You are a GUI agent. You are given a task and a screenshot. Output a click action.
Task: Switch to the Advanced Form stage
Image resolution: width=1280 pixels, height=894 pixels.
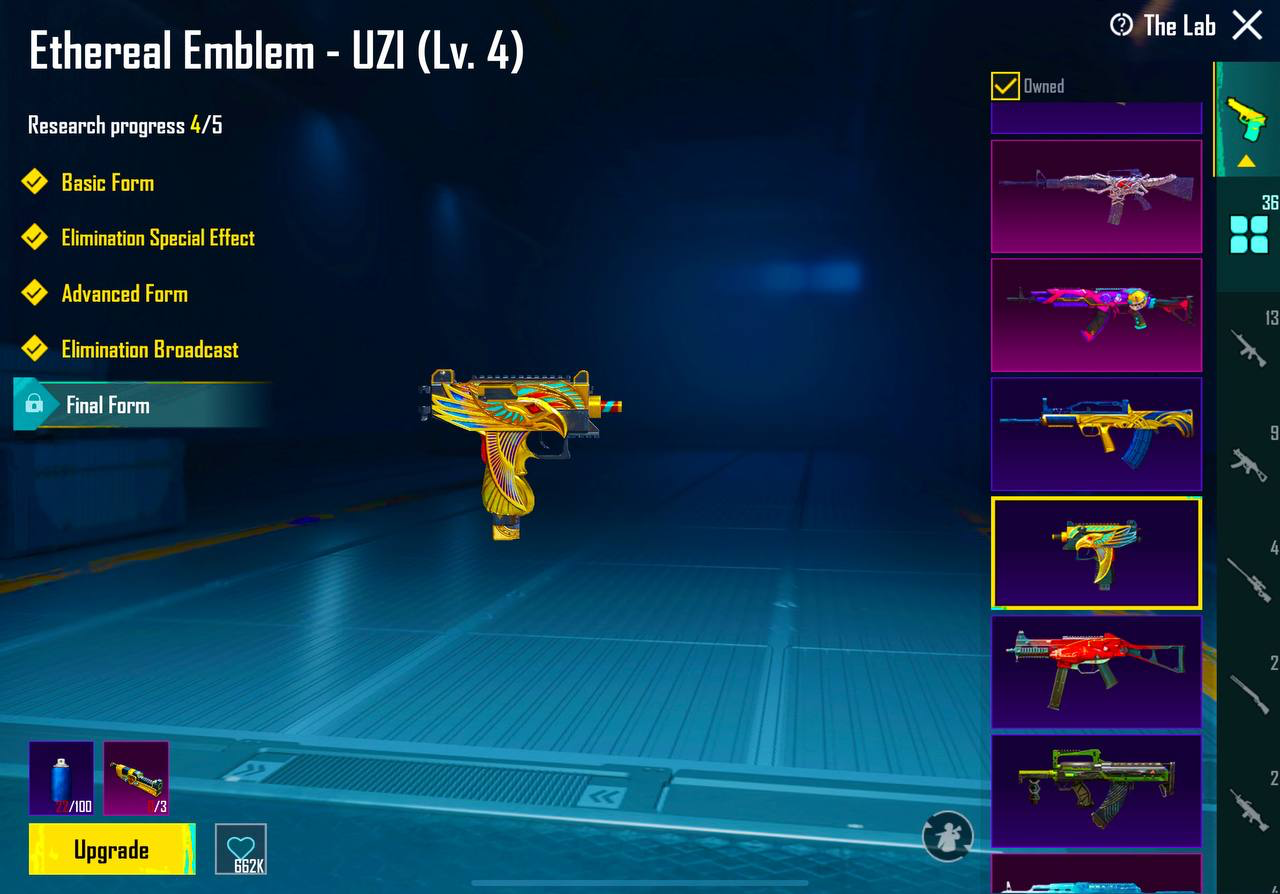124,294
